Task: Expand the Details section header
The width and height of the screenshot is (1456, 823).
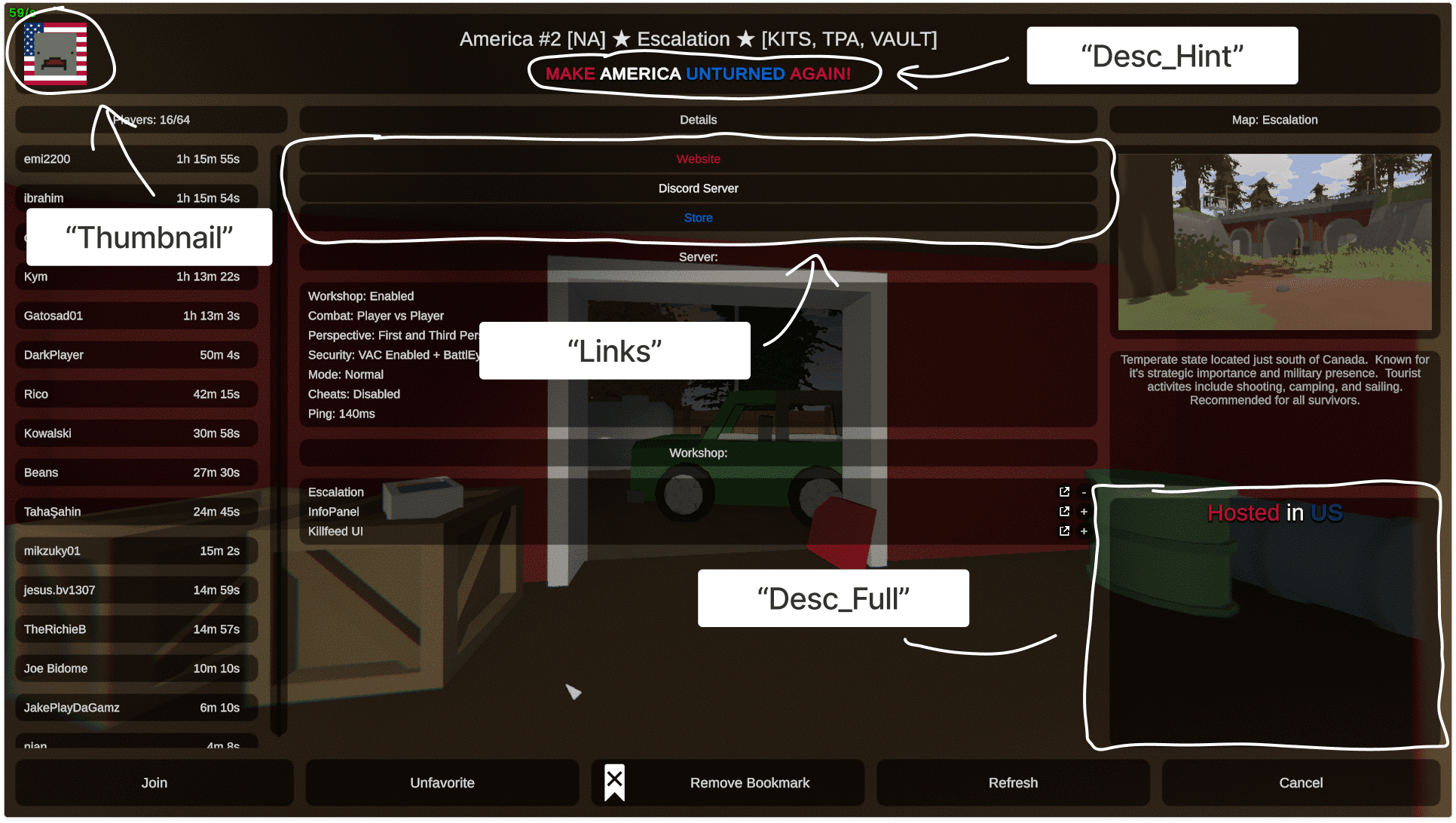Action: point(698,119)
